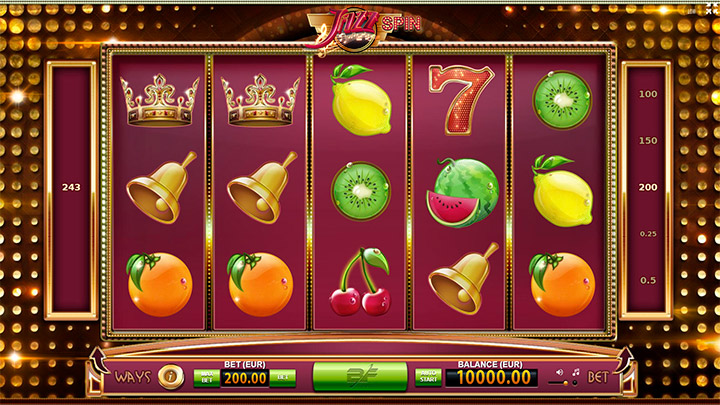
Task: Adjust the volume slider
Action: pyautogui.click(x=565, y=383)
